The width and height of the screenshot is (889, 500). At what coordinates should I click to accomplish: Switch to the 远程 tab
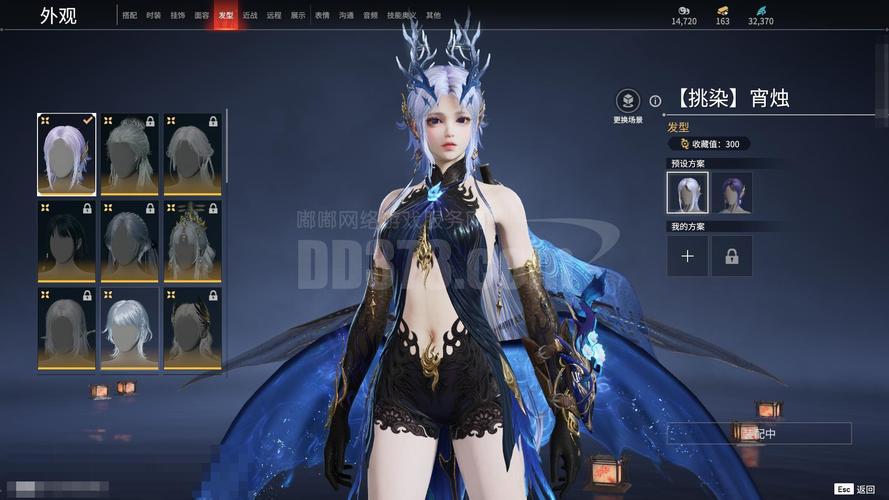[x=274, y=16]
